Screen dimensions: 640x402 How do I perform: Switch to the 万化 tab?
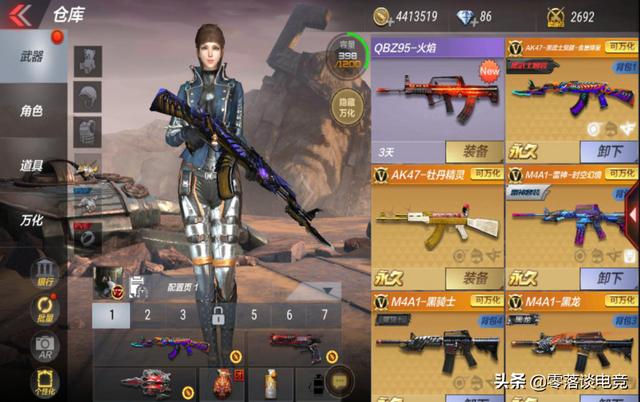[x=33, y=219]
